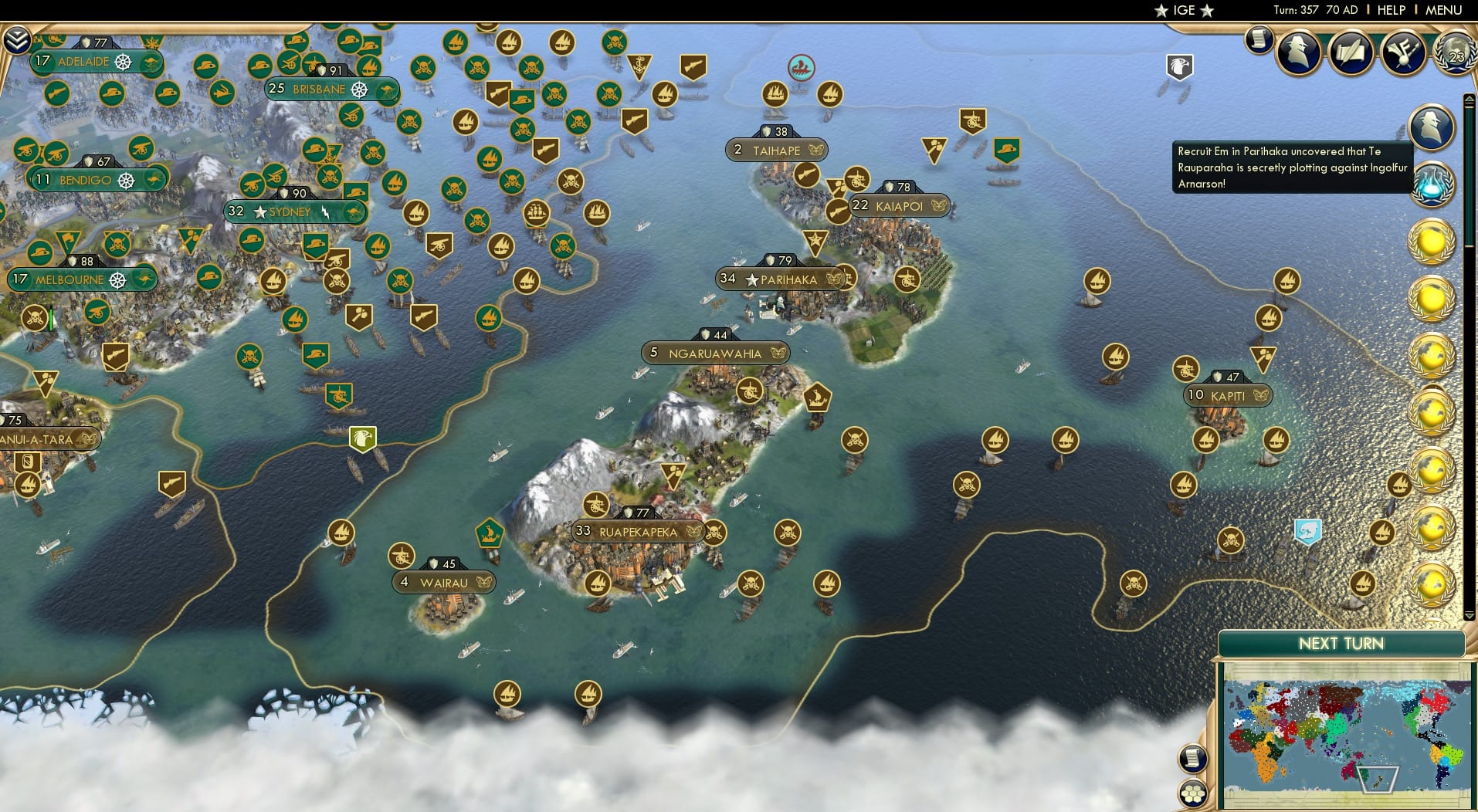Switch to Strategic View with the hex icon
The height and width of the screenshot is (812, 1478).
coord(1194,792)
